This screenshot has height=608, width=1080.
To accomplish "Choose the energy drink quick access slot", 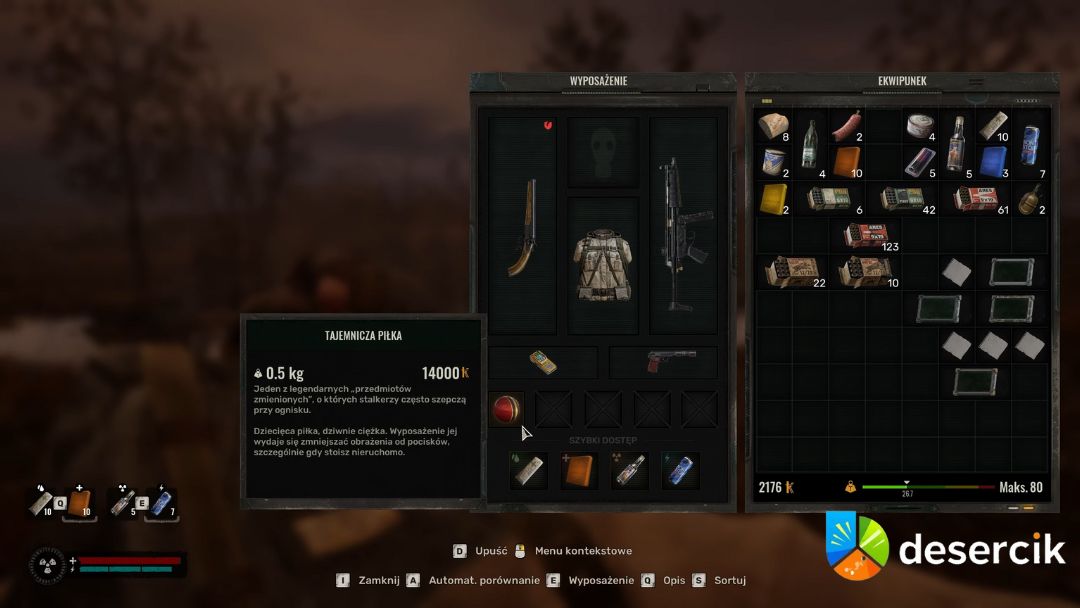I will pyautogui.click(x=680, y=470).
